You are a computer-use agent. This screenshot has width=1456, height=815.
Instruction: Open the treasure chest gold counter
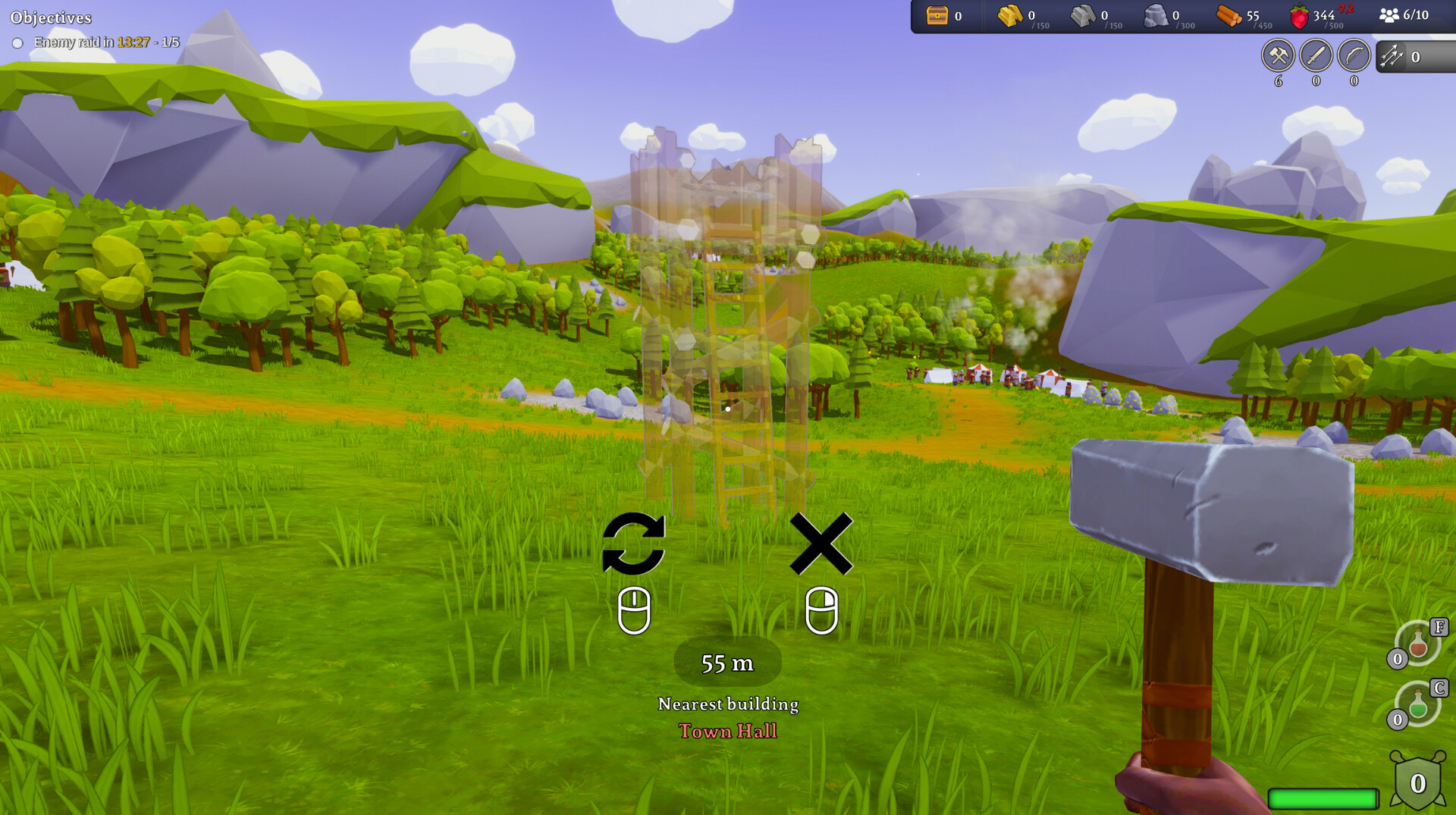click(x=937, y=14)
